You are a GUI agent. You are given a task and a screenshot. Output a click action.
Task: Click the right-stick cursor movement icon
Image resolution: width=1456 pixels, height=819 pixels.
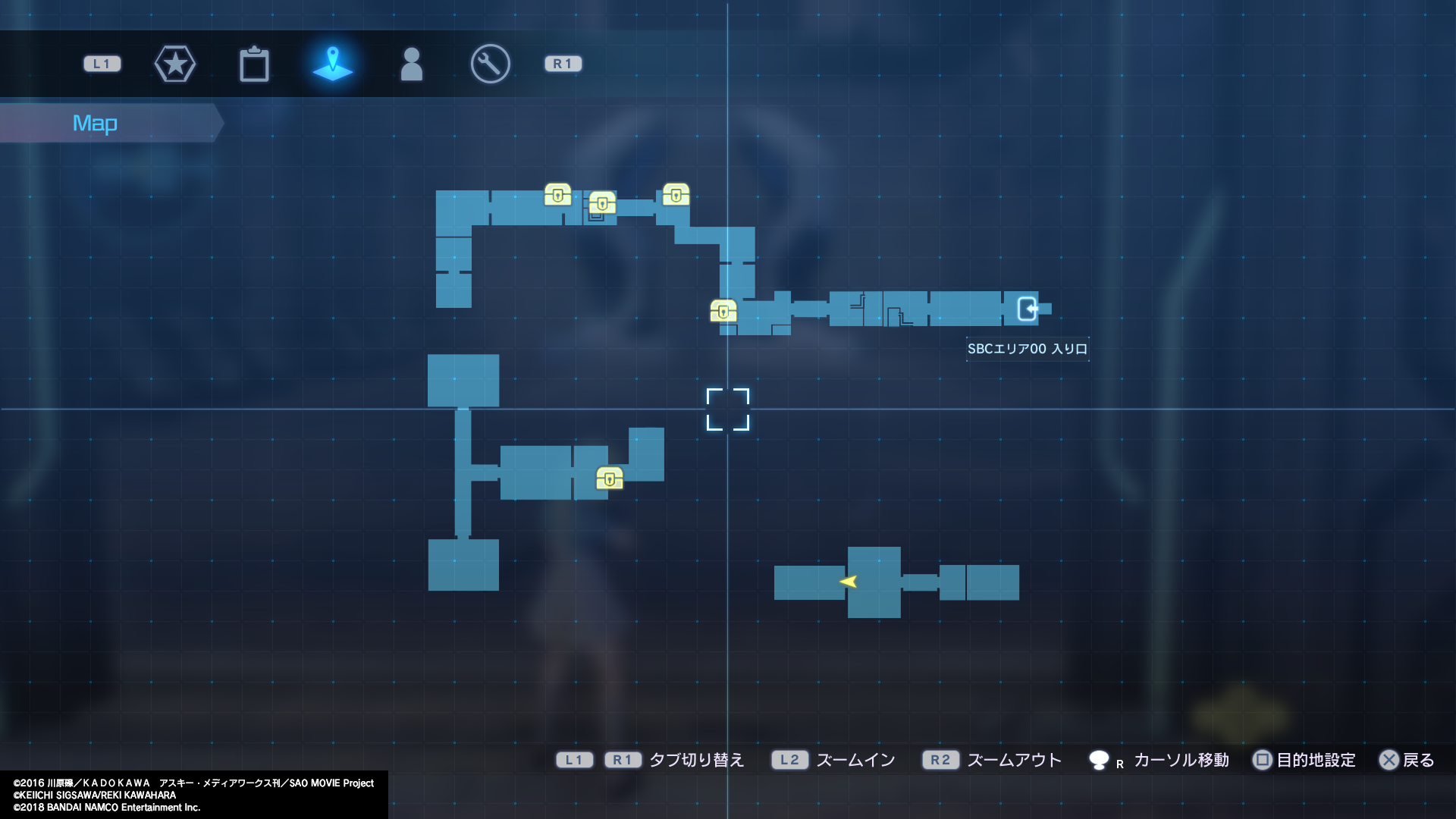[1099, 760]
